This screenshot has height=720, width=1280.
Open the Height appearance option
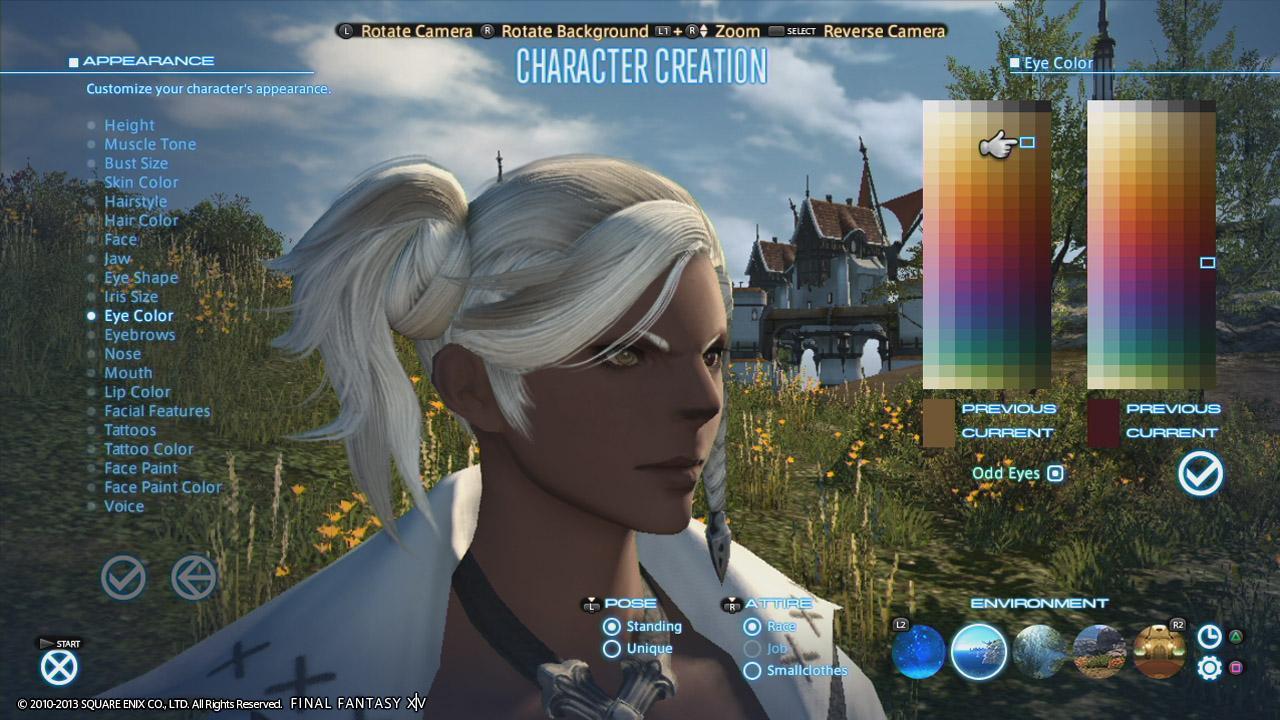(x=129, y=125)
